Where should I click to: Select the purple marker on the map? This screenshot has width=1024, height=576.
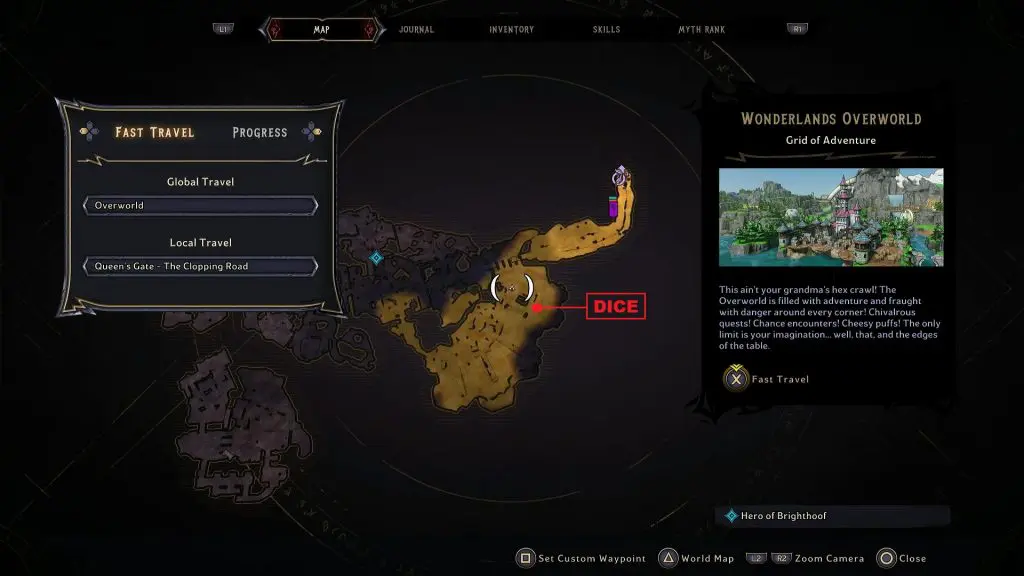614,207
